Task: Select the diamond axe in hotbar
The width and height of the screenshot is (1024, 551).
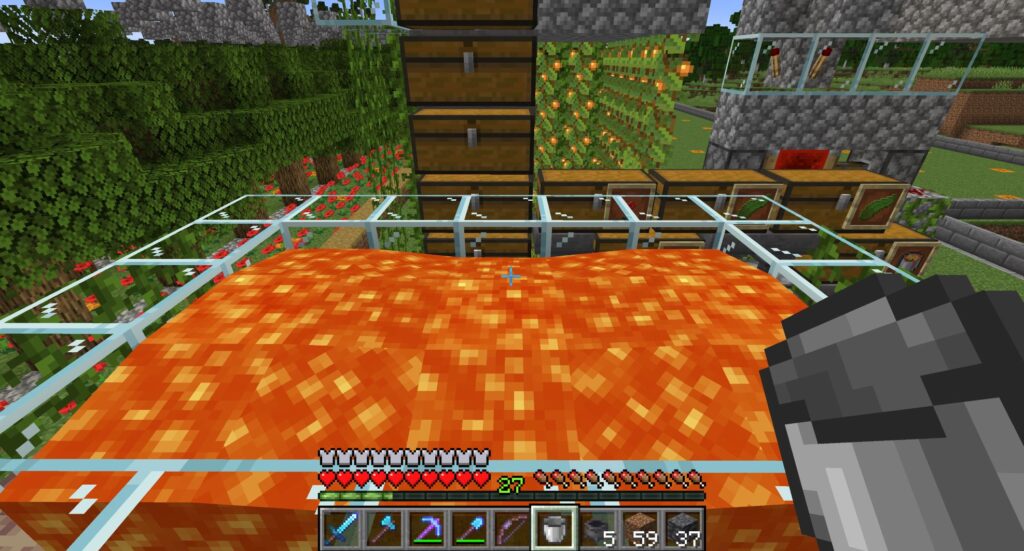Action: [383, 527]
